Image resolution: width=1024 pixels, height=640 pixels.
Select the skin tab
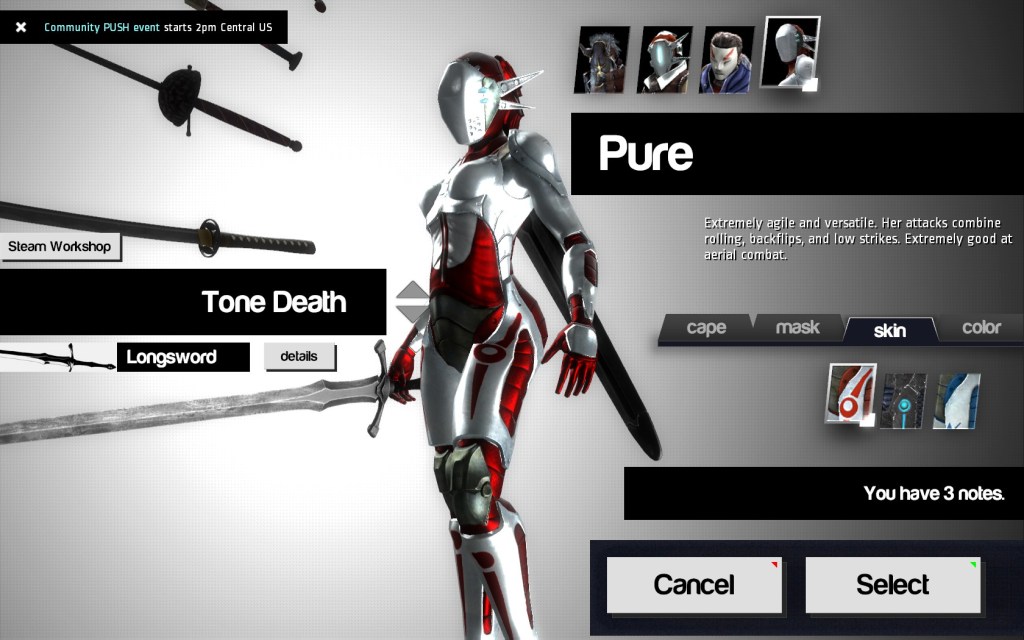[888, 329]
